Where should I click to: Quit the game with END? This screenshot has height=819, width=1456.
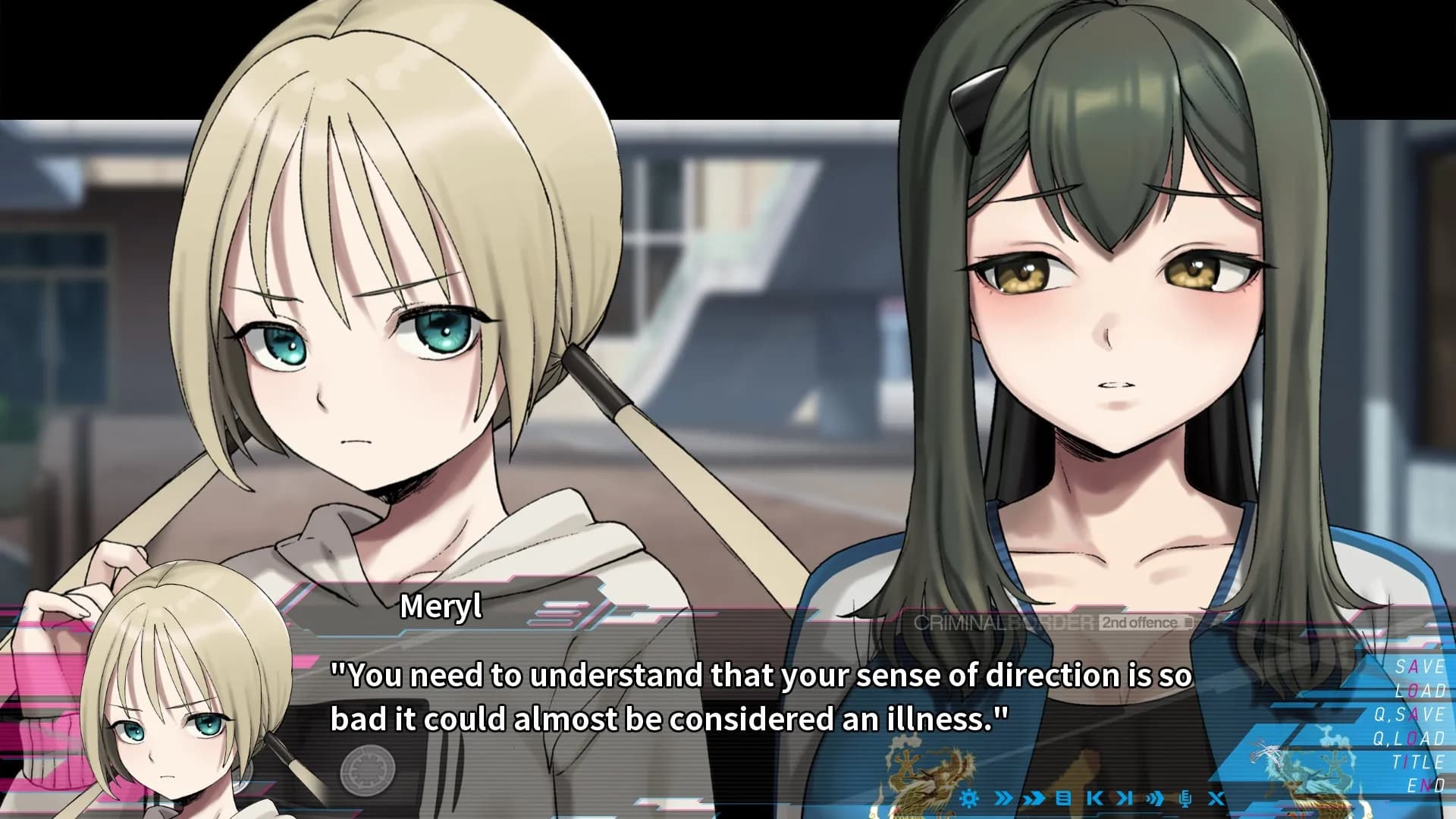(x=1426, y=785)
